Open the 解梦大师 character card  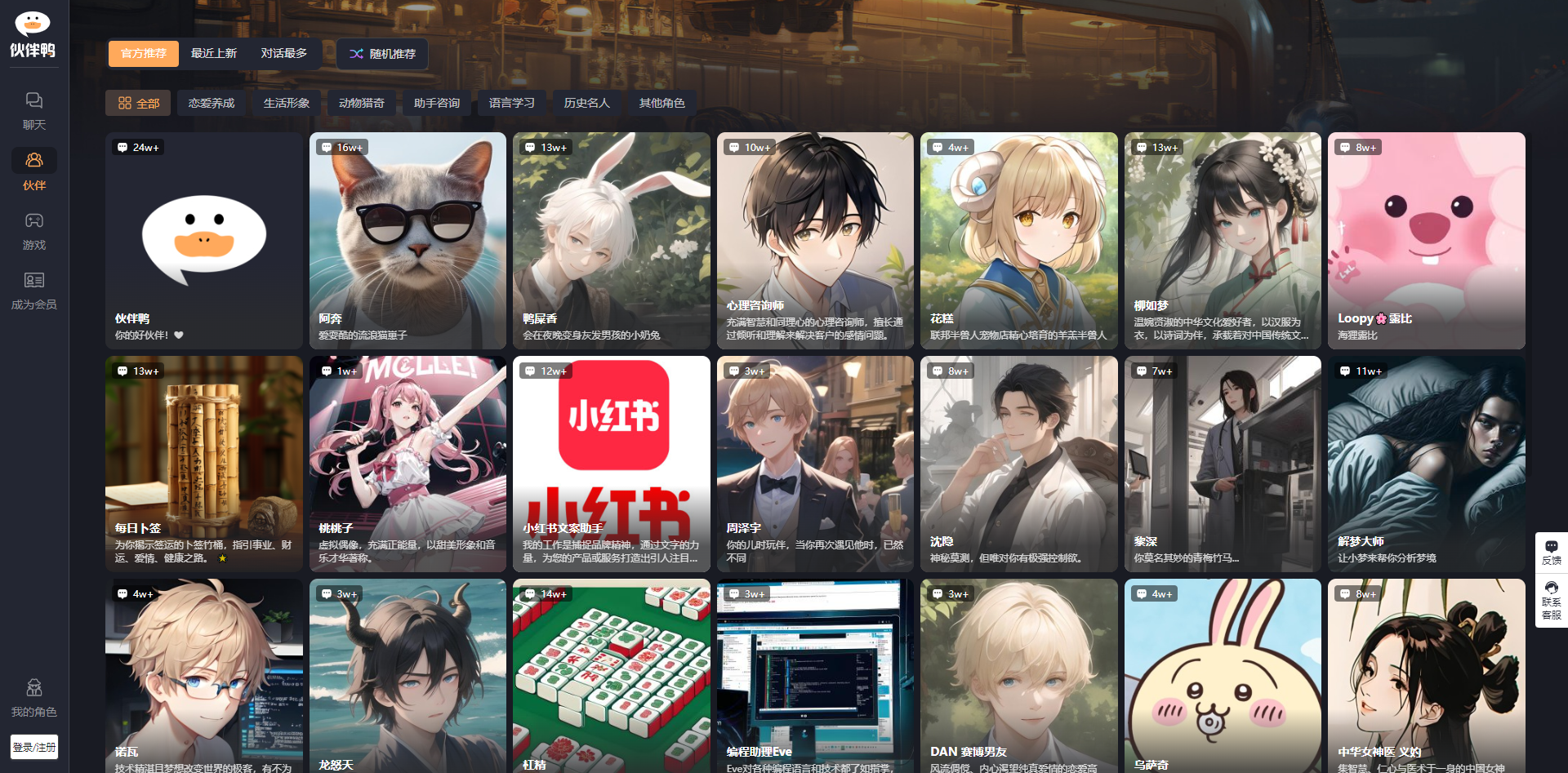click(x=1426, y=464)
